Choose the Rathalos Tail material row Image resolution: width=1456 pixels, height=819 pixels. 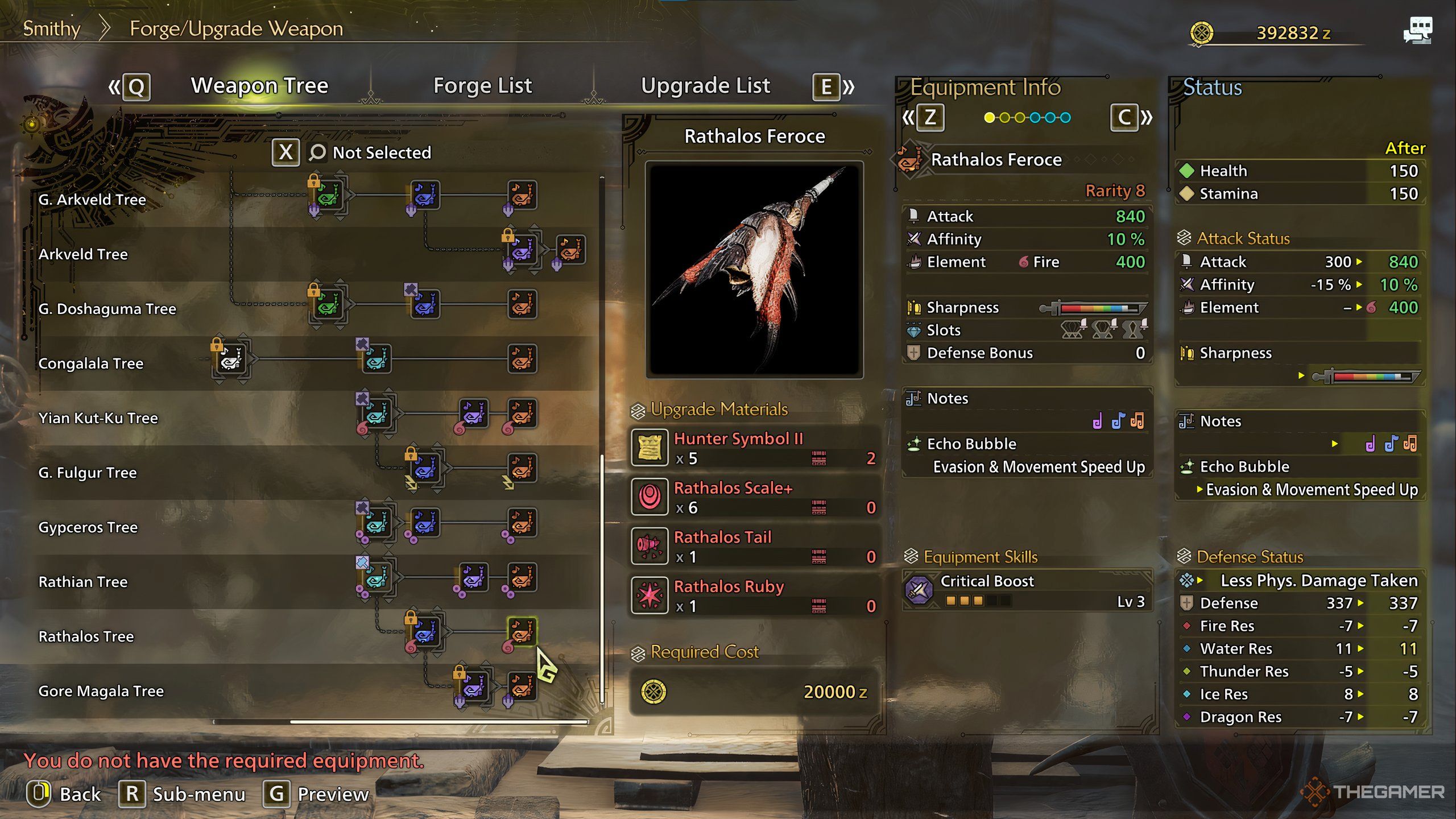pos(754,547)
